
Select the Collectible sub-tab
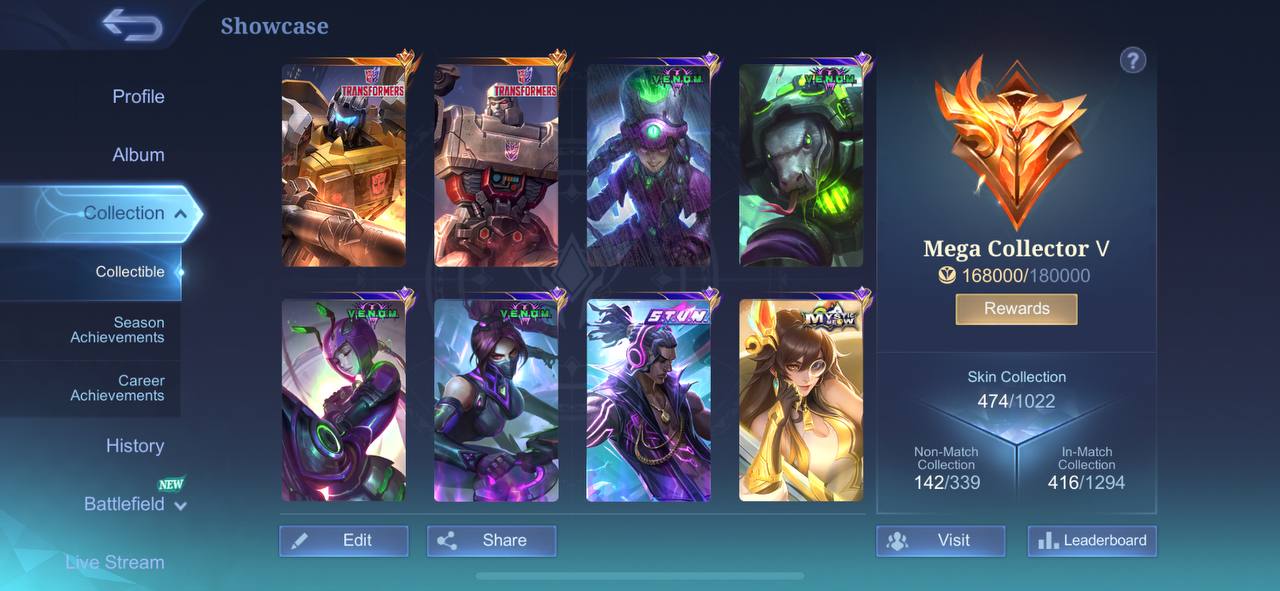(x=130, y=272)
